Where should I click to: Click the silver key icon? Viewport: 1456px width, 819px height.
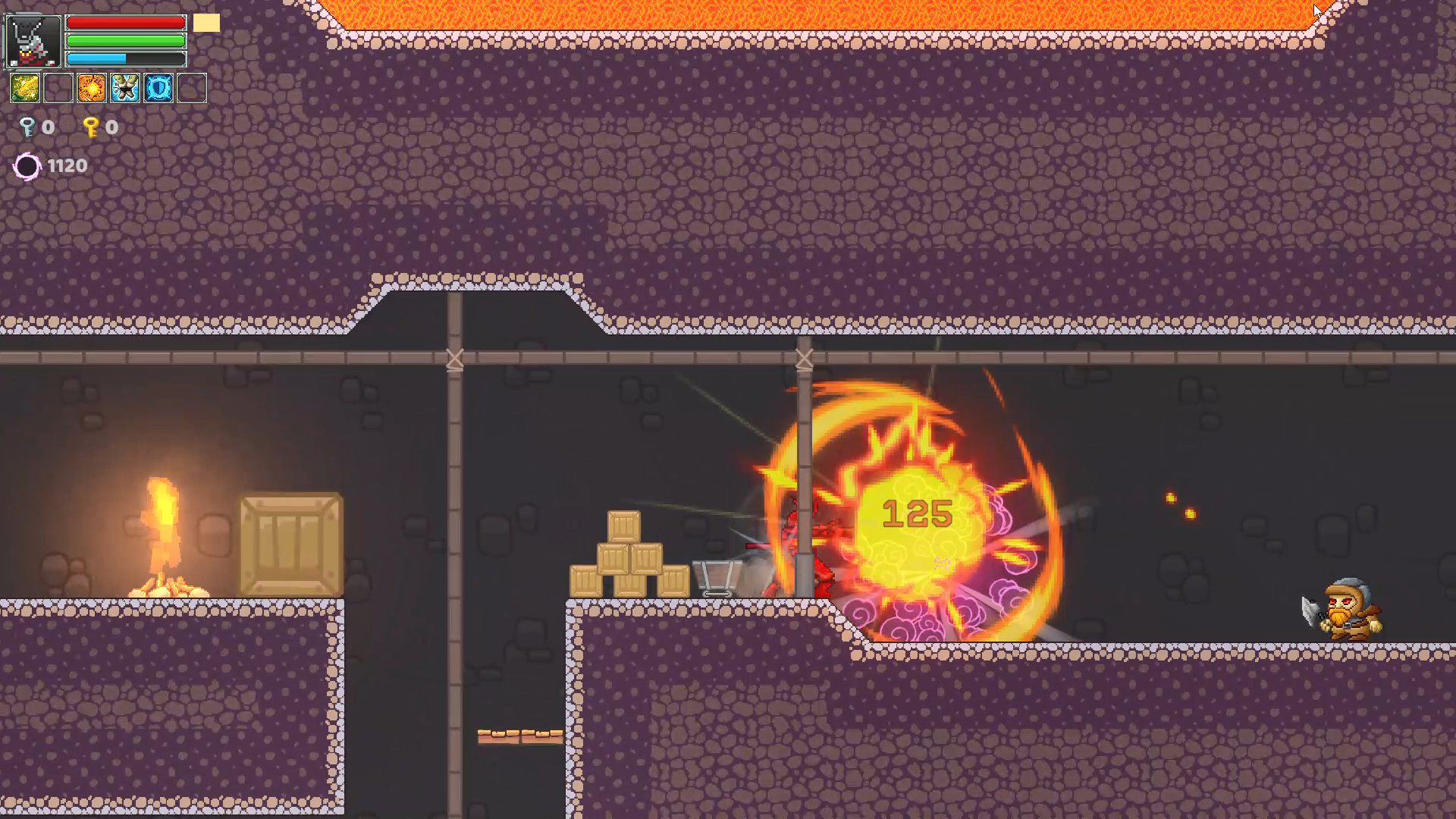pos(27,127)
